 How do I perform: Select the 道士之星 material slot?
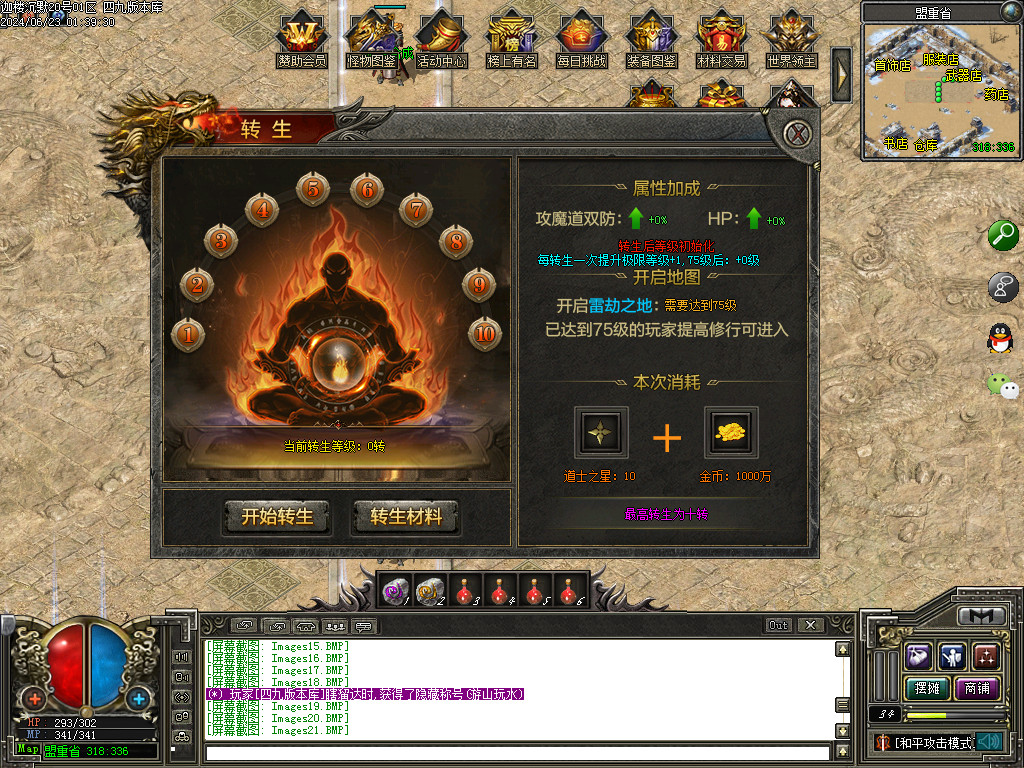tap(602, 432)
